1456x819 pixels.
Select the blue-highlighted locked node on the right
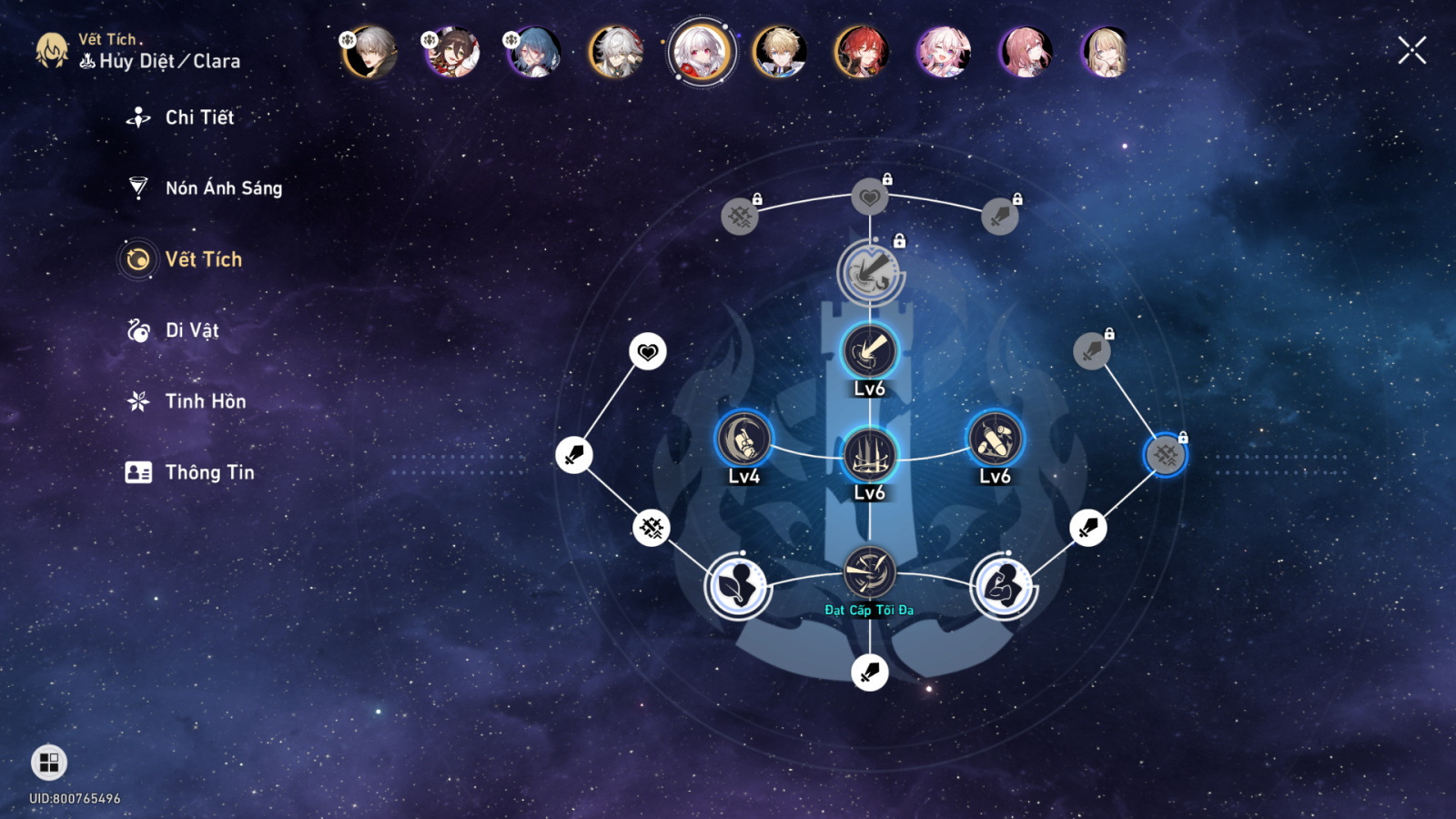point(1166,455)
